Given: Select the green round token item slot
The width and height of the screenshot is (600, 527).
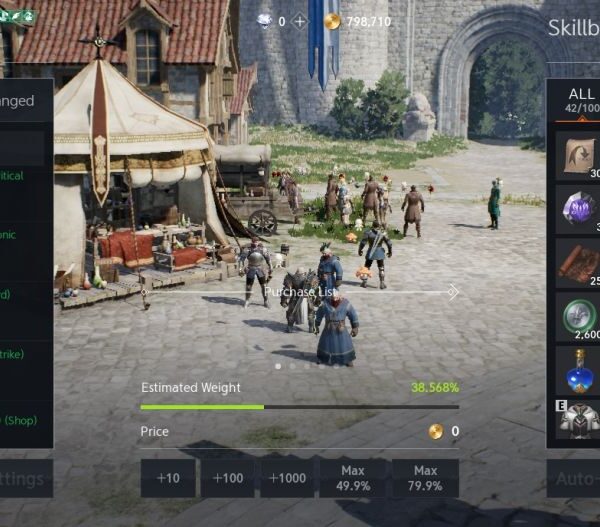Looking at the screenshot, I should point(579,316).
